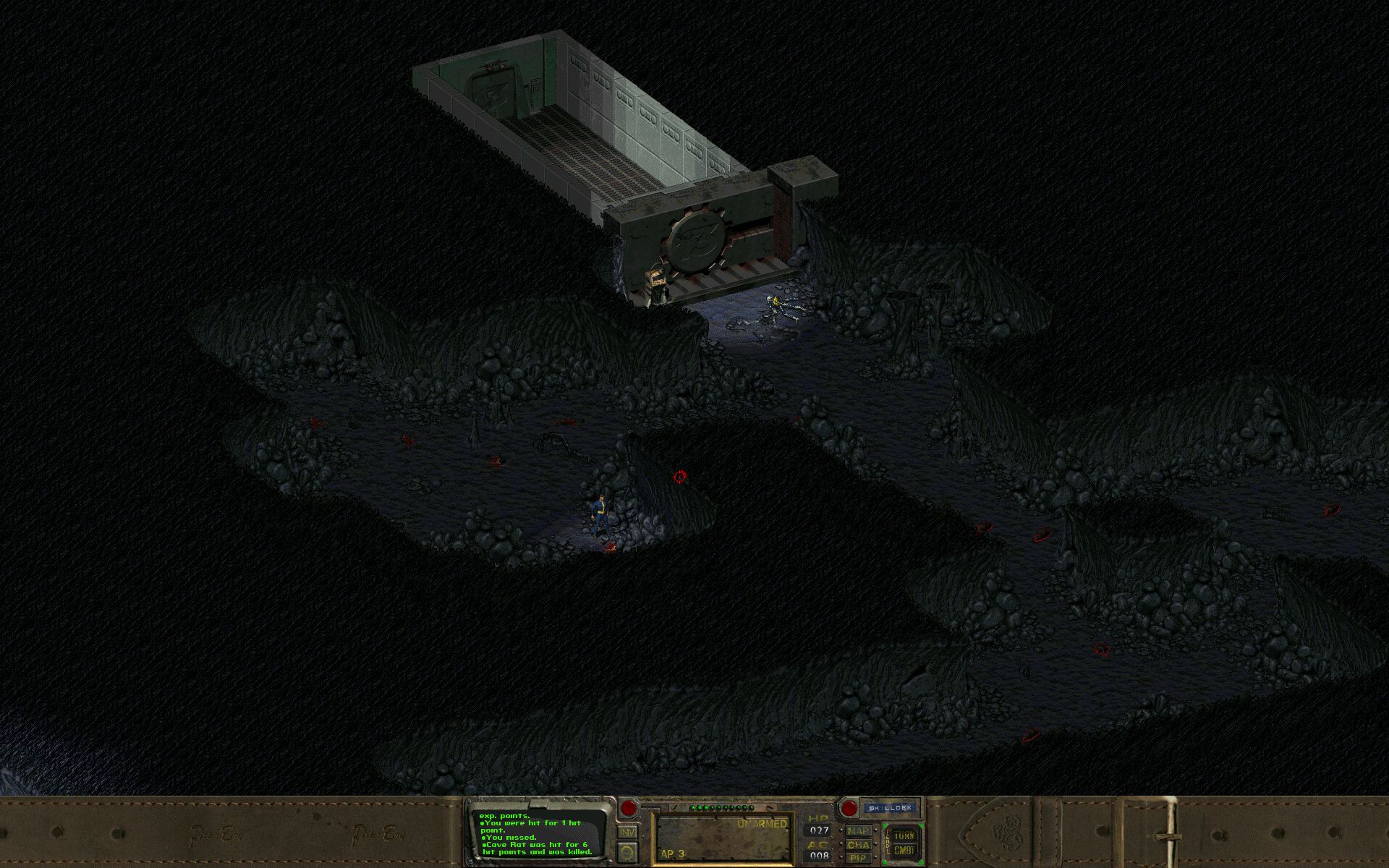Image resolution: width=1389 pixels, height=868 pixels.
Task: Open the inventory with the INV button
Action: click(x=627, y=833)
